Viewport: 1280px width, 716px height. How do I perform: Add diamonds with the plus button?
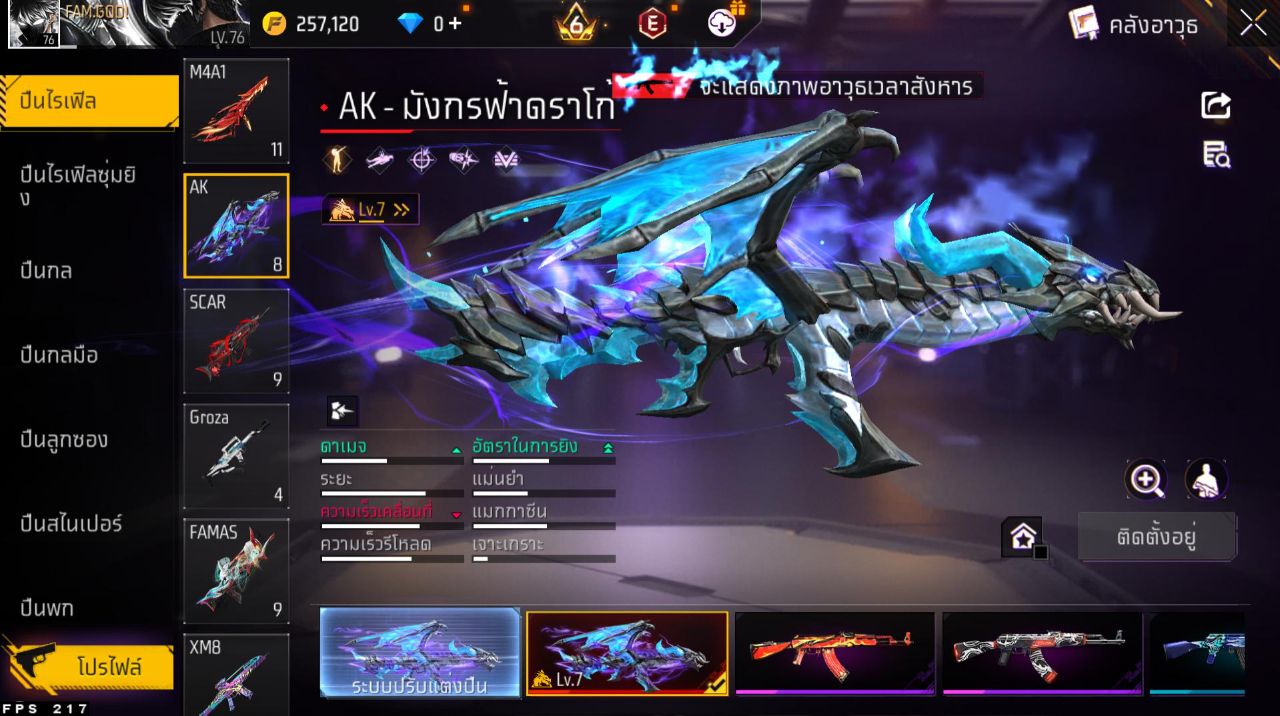pyautogui.click(x=455, y=24)
